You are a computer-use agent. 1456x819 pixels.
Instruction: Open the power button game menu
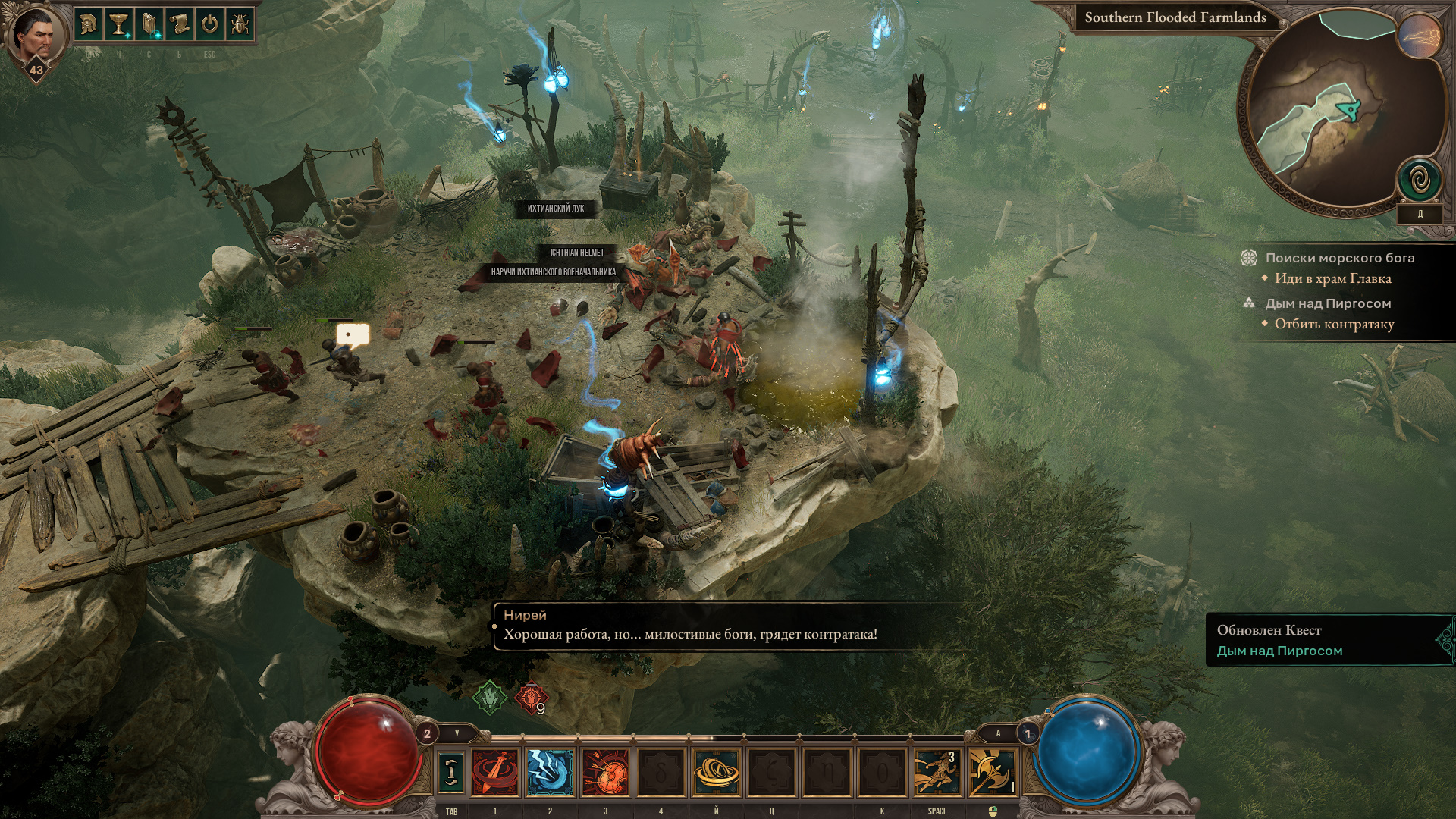tap(209, 24)
